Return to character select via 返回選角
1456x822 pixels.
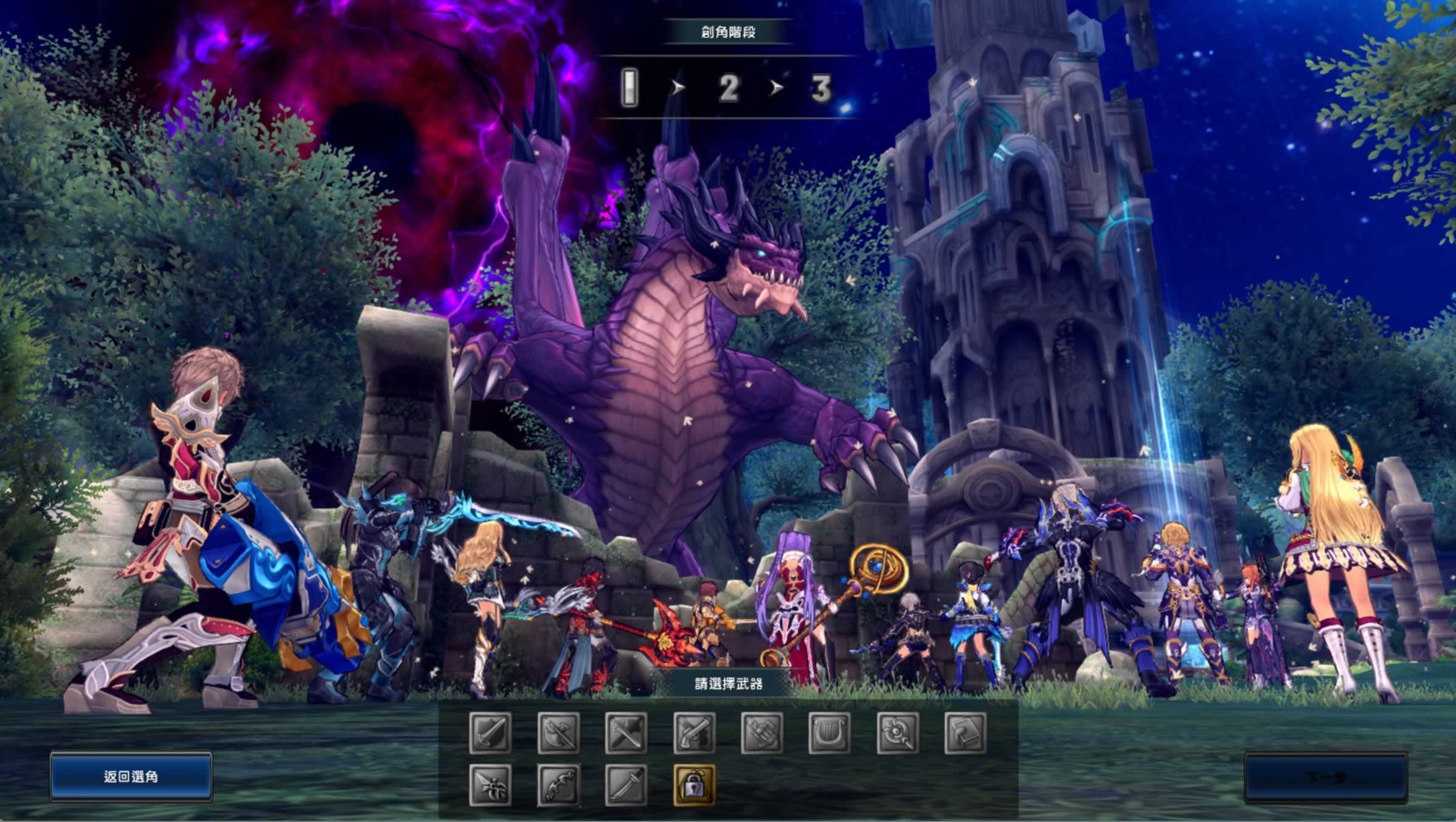[131, 776]
